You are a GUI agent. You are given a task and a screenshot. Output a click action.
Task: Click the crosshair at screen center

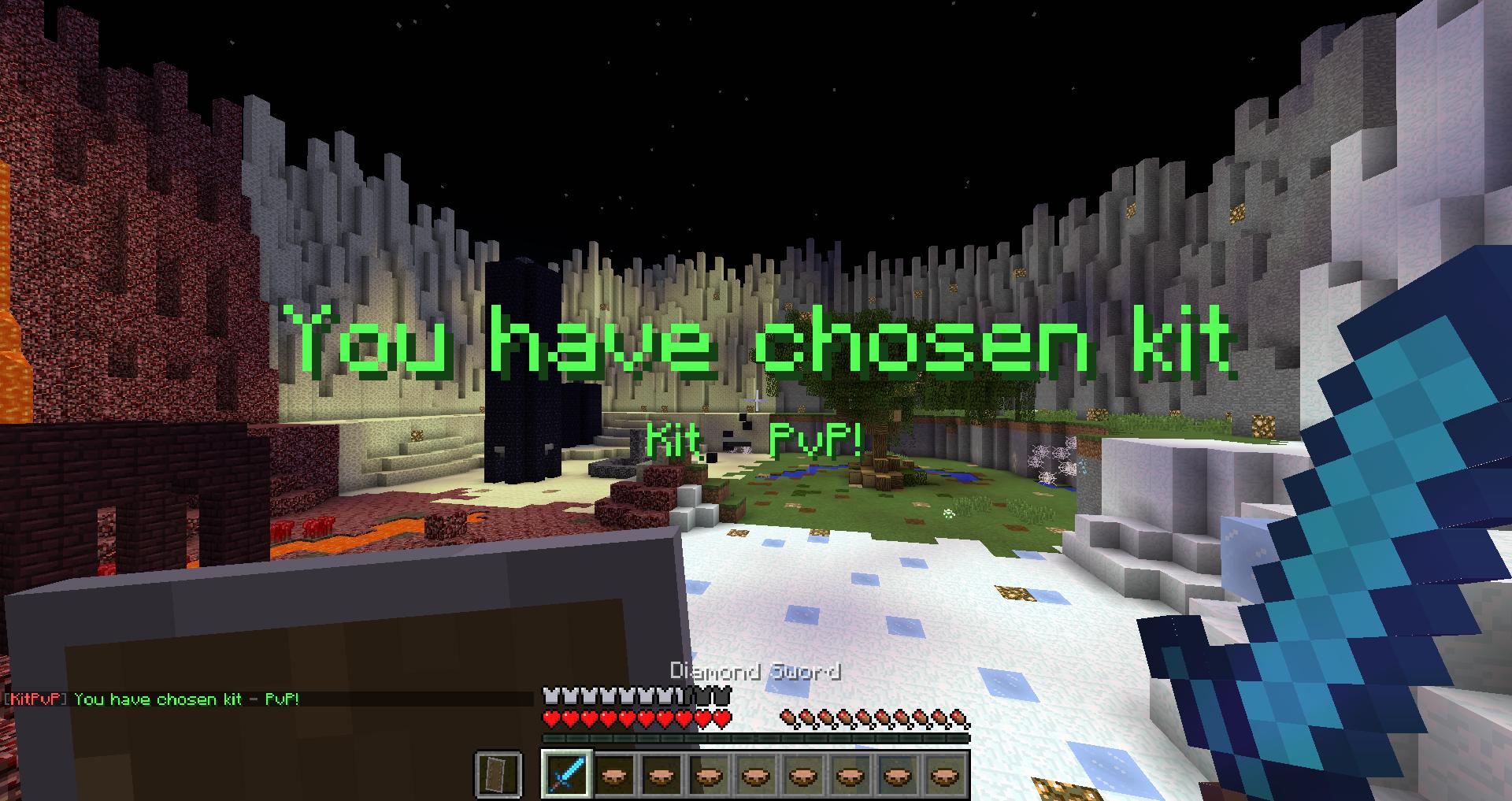pyautogui.click(x=756, y=400)
